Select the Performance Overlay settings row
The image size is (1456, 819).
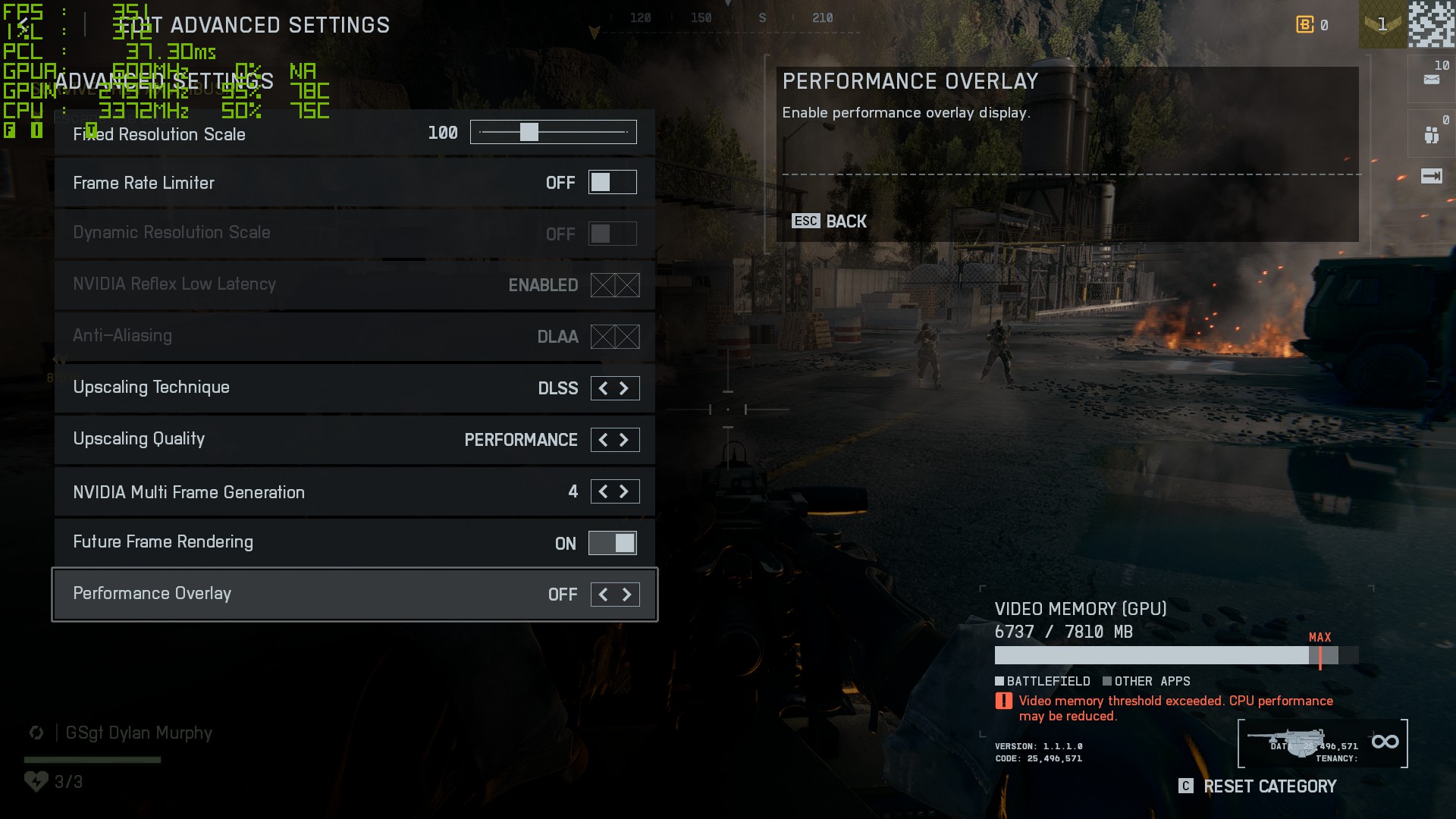tap(303, 595)
